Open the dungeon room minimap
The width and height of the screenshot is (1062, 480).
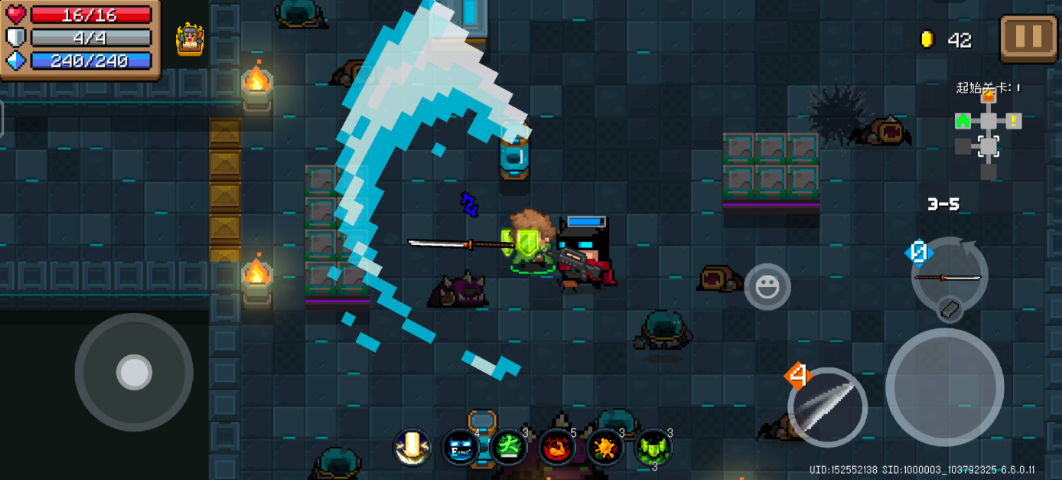[x=988, y=131]
